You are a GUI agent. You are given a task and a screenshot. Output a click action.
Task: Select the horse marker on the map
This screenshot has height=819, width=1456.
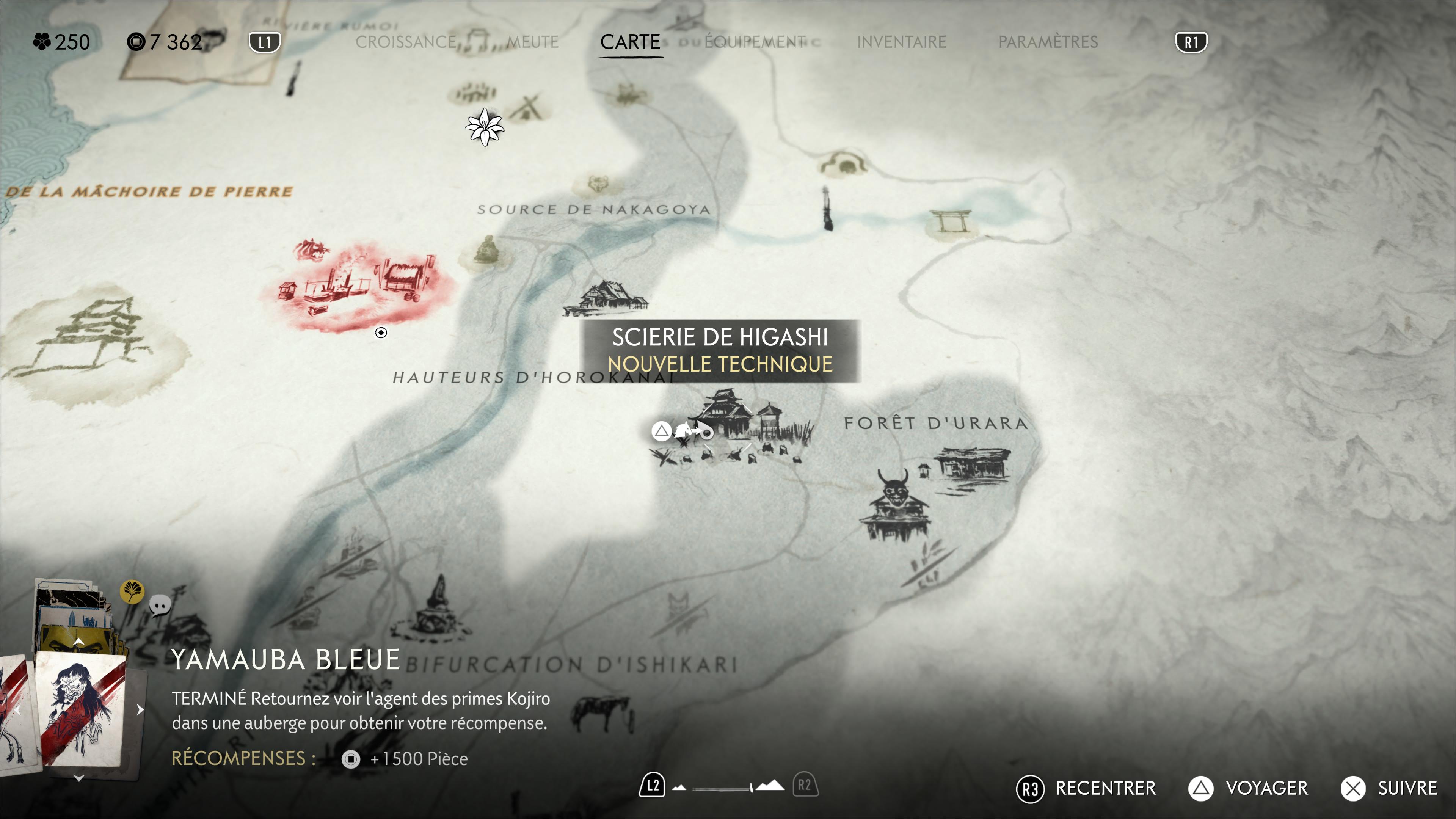(x=601, y=710)
